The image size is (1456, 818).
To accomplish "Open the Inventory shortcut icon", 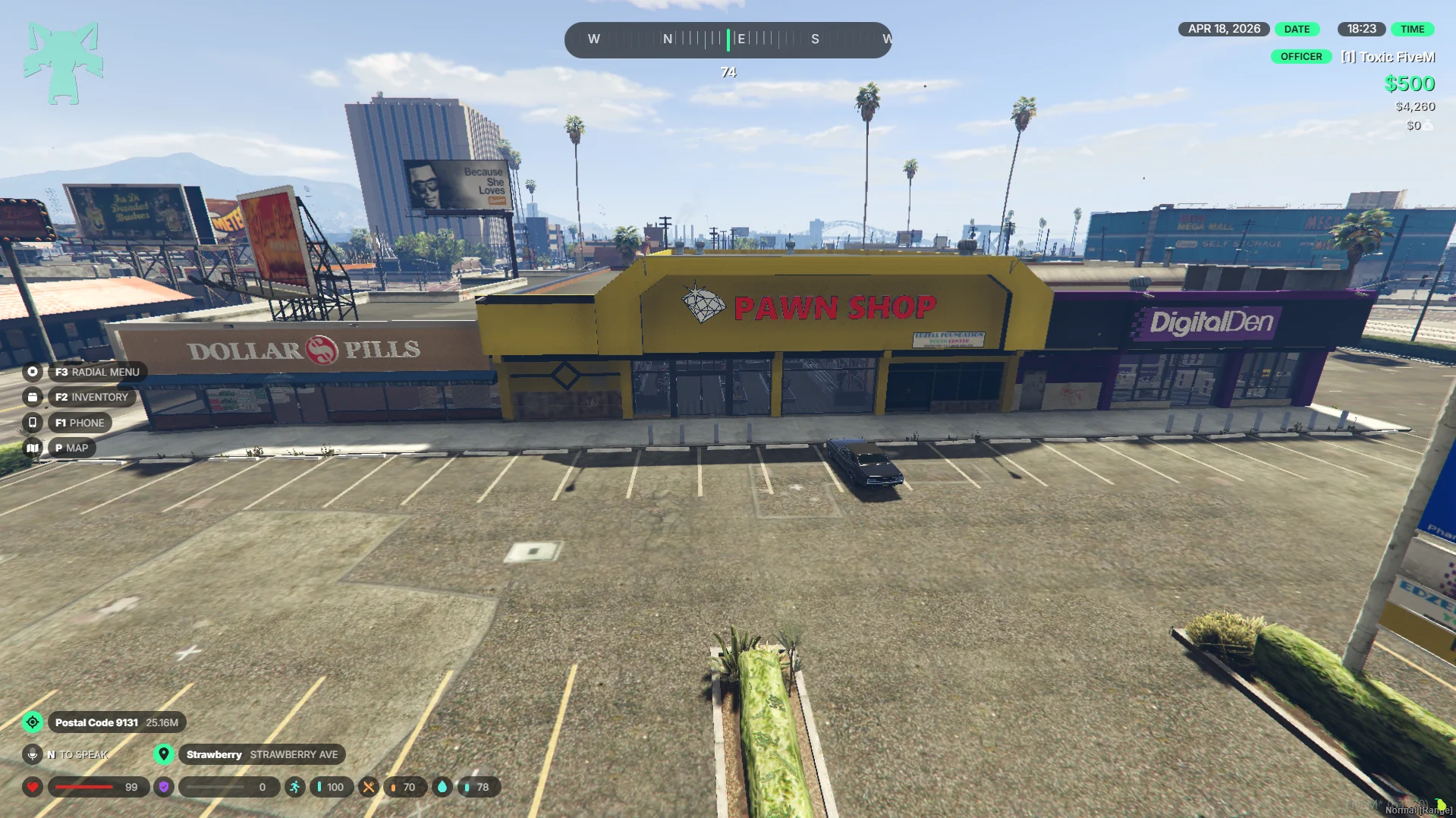I will pos(32,397).
